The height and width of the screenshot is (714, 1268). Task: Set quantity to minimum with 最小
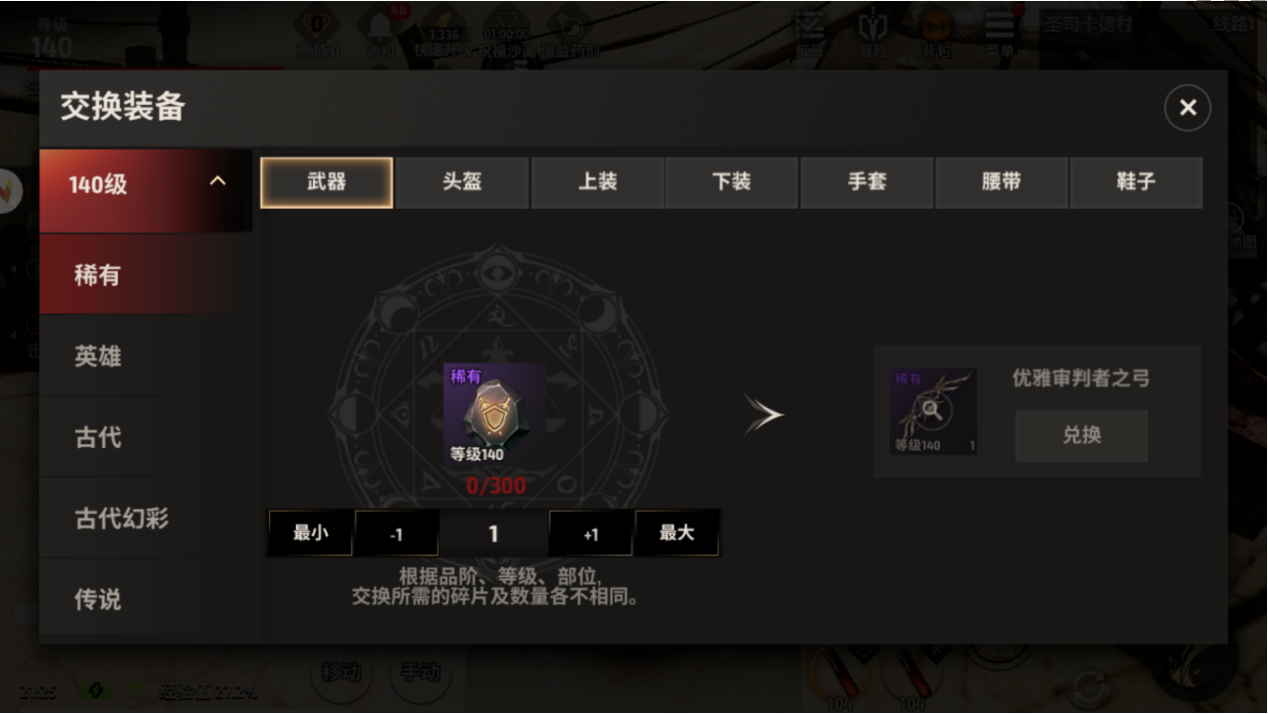pos(310,533)
